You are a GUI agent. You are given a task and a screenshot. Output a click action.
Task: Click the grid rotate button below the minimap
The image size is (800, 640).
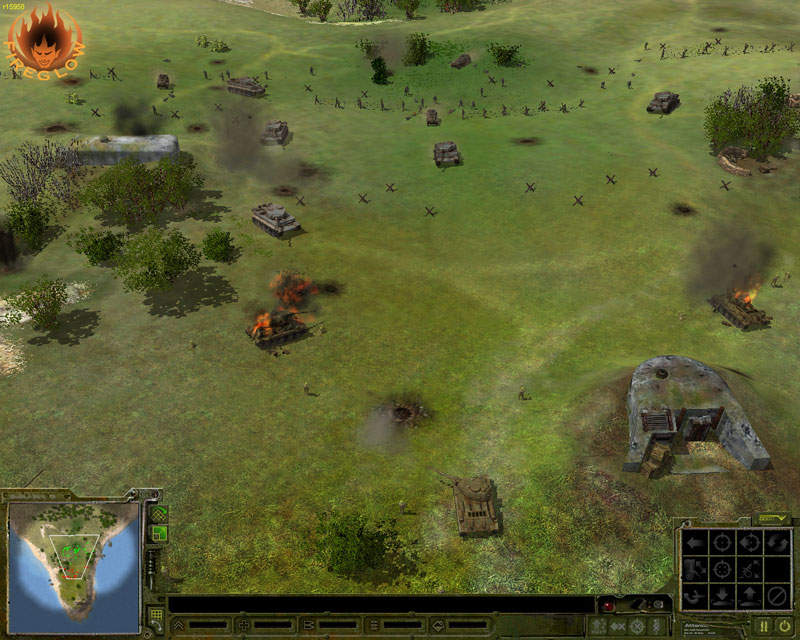coord(156,617)
